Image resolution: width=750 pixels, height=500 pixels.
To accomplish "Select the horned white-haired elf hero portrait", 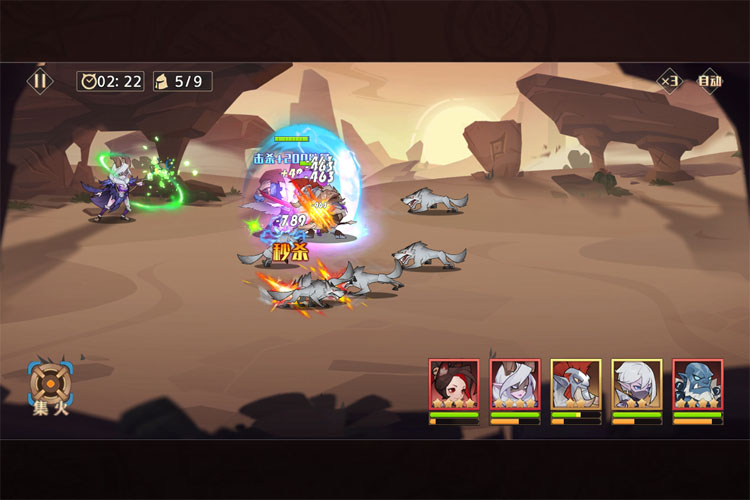I will [515, 385].
